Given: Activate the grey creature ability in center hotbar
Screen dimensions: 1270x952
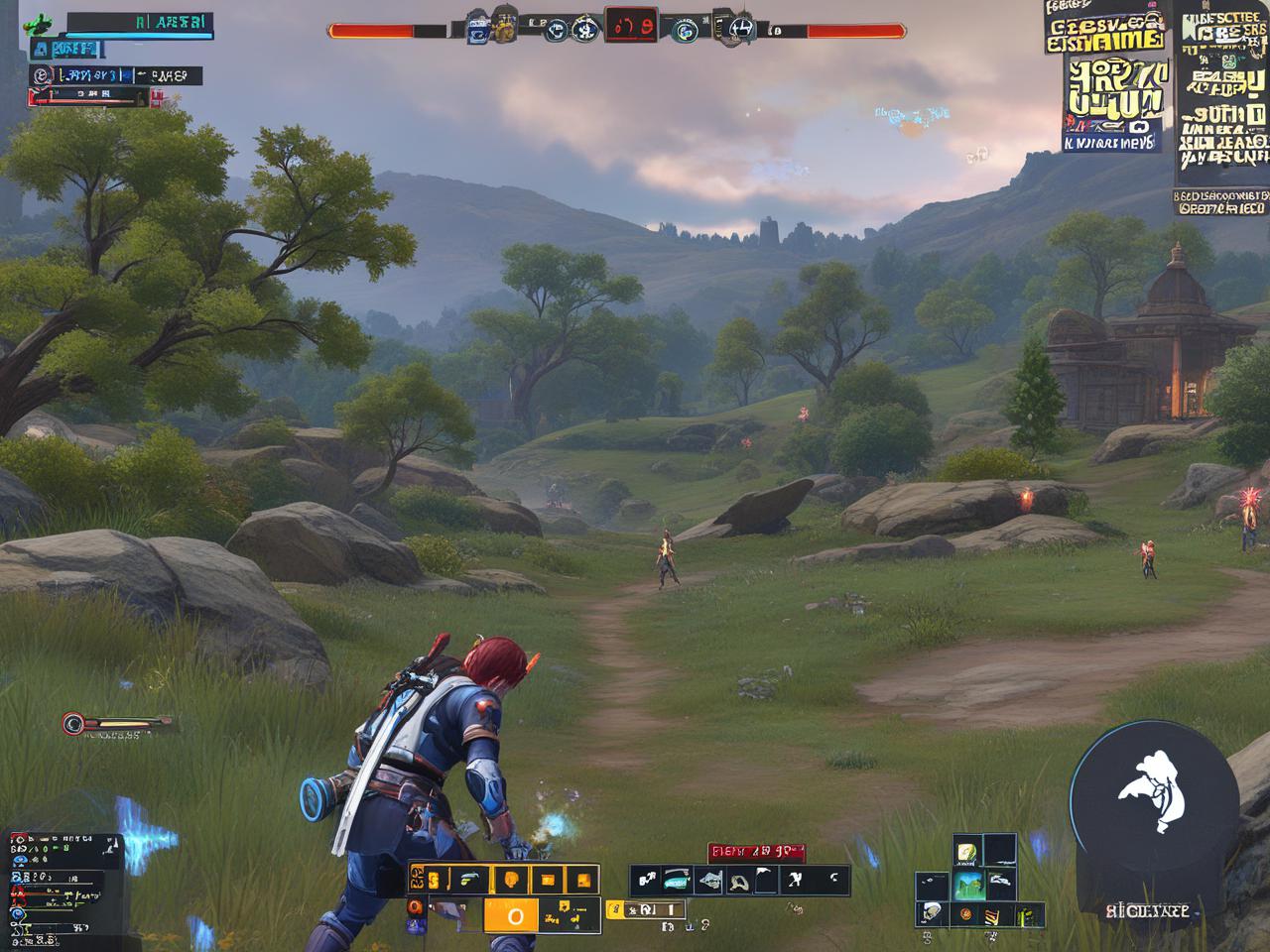Looking at the screenshot, I should click(x=708, y=880).
